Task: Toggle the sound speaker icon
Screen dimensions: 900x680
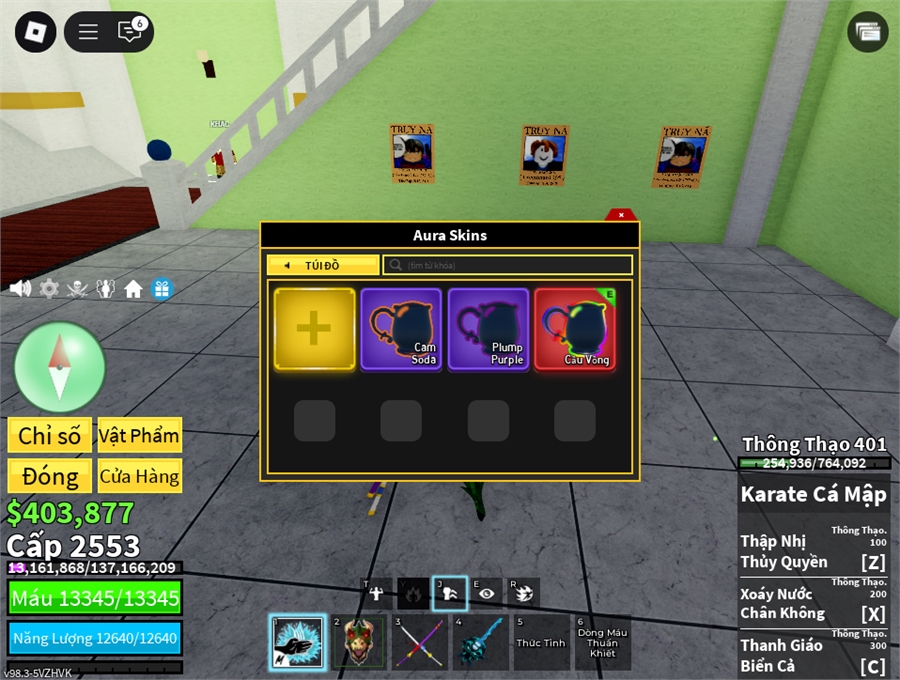Action: pyautogui.click(x=20, y=289)
